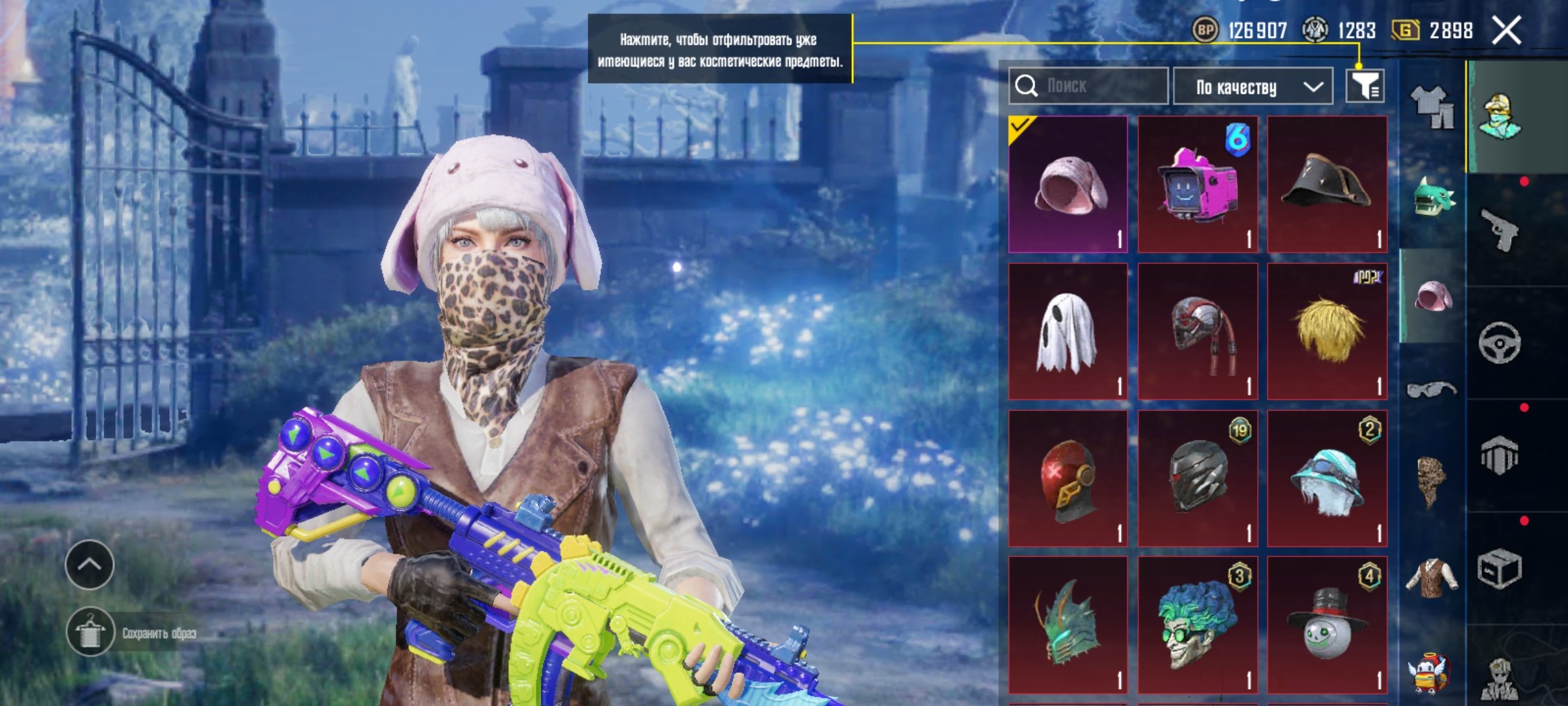Screen dimensions: 1568x706
Task: Open the steering wheel vehicle skins tab
Action: click(x=1499, y=343)
